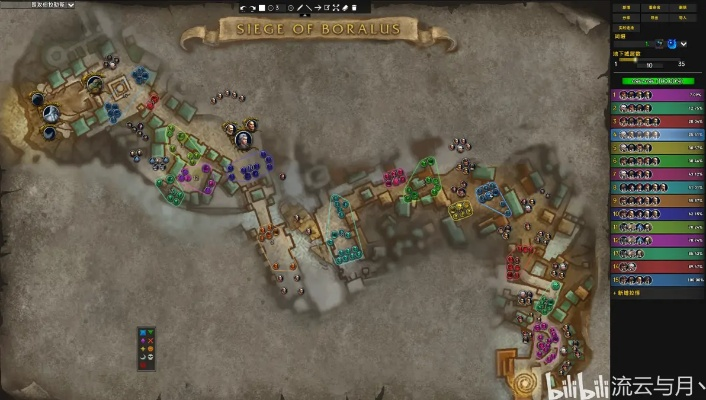Click the redo arrow in the drawing toolbar

click(254, 8)
